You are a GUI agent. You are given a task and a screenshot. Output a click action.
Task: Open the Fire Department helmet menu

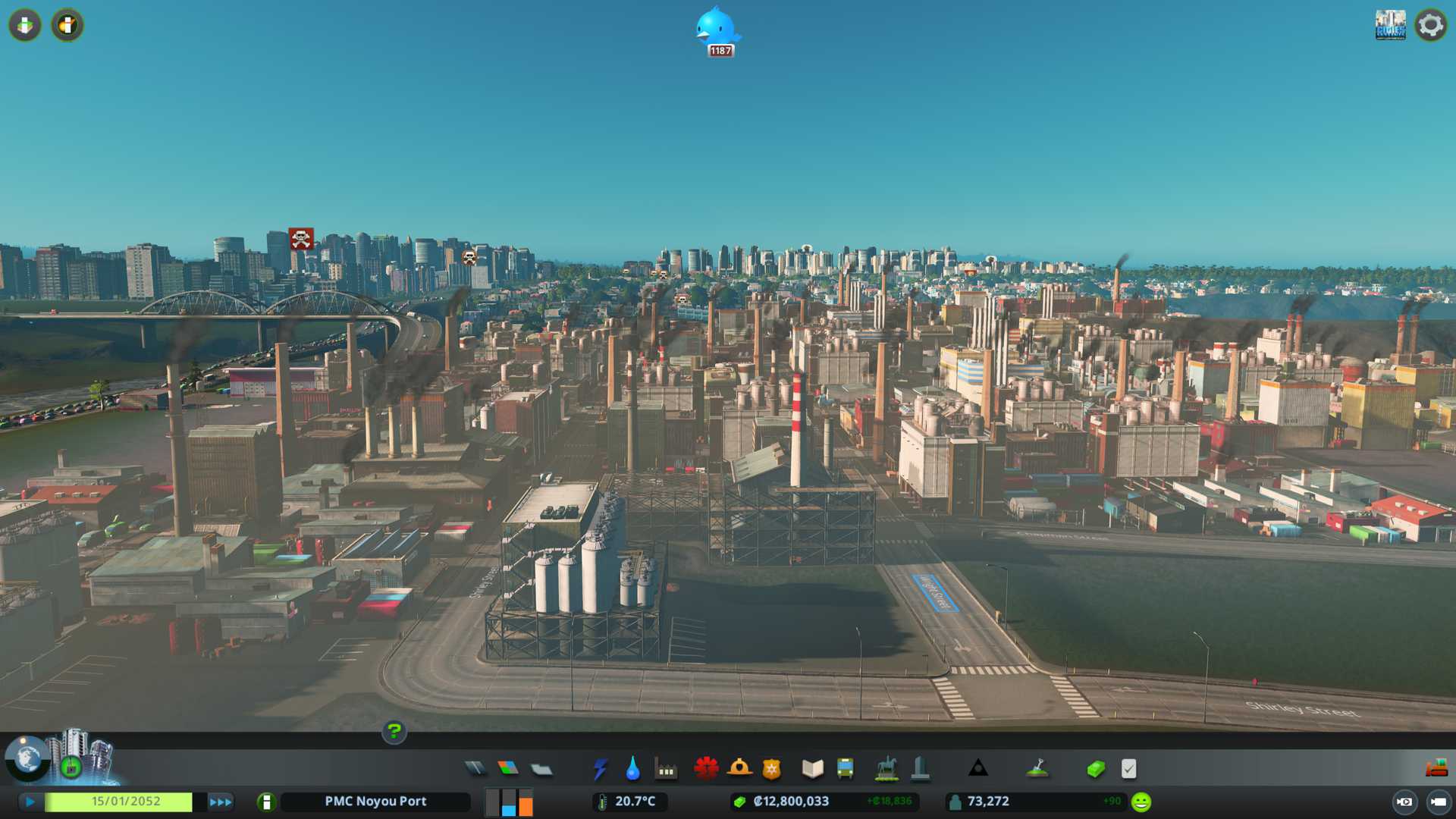click(x=739, y=769)
